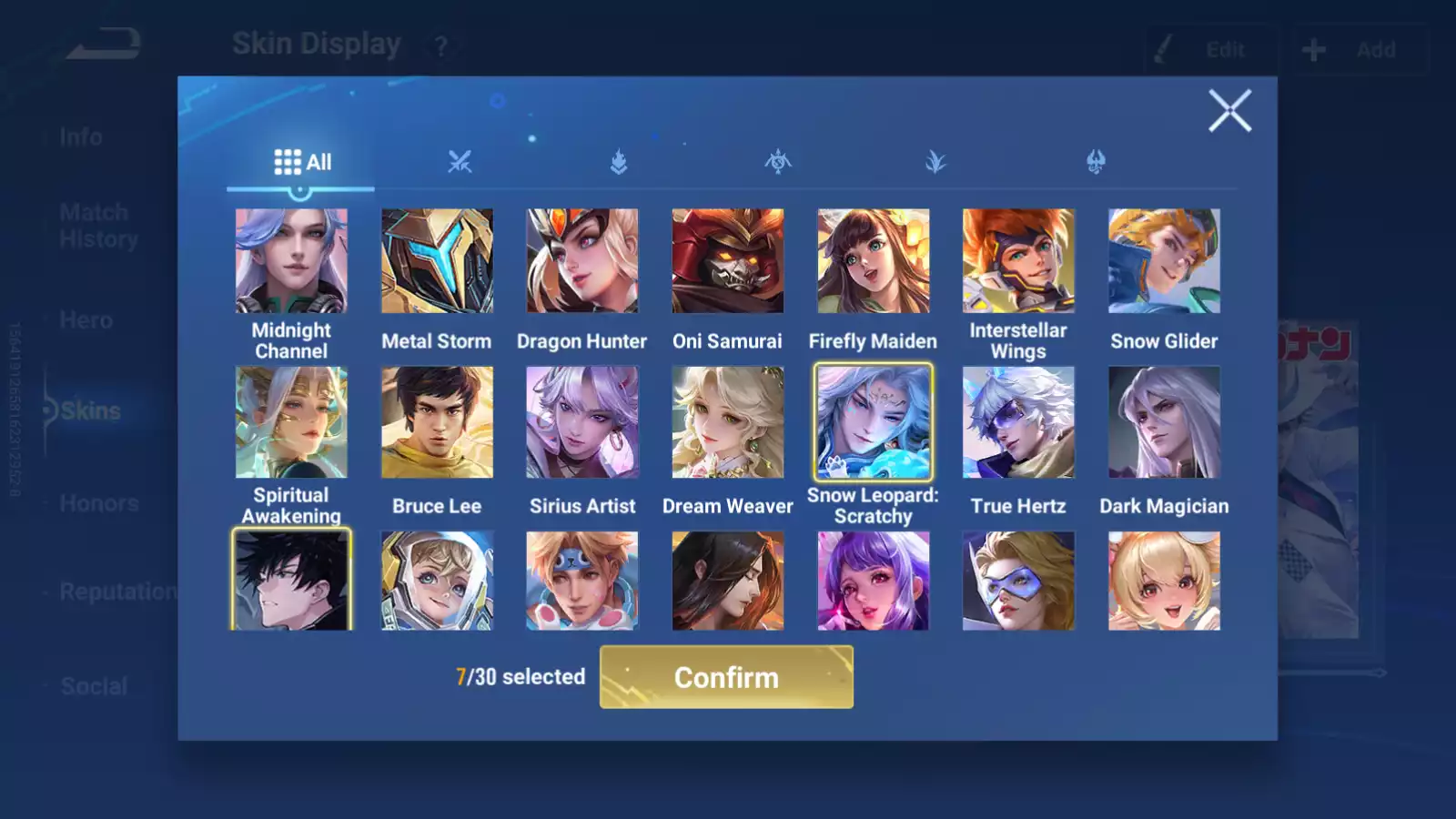1456x819 pixels.
Task: Choose the Firefly Maiden skin
Action: (x=873, y=261)
